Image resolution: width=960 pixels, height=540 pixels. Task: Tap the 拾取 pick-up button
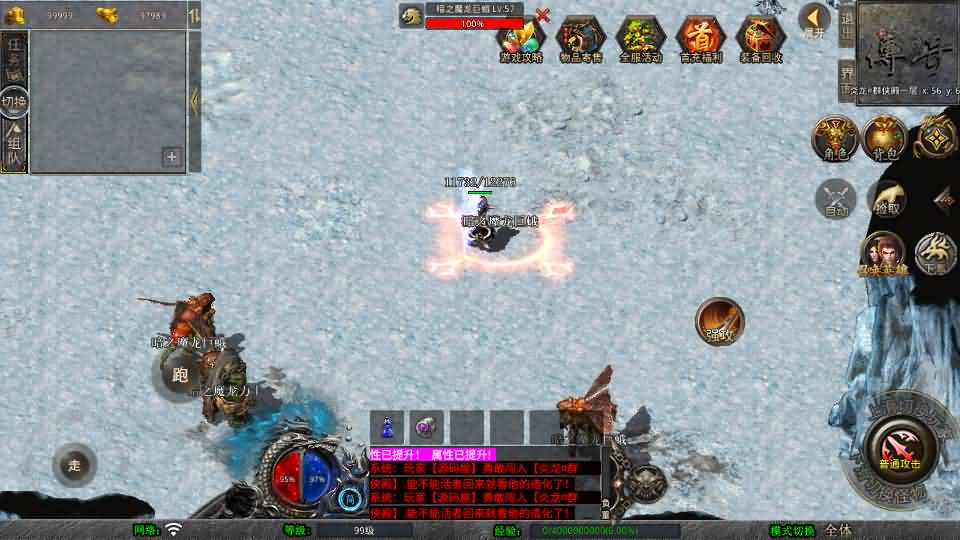pyautogui.click(x=886, y=198)
